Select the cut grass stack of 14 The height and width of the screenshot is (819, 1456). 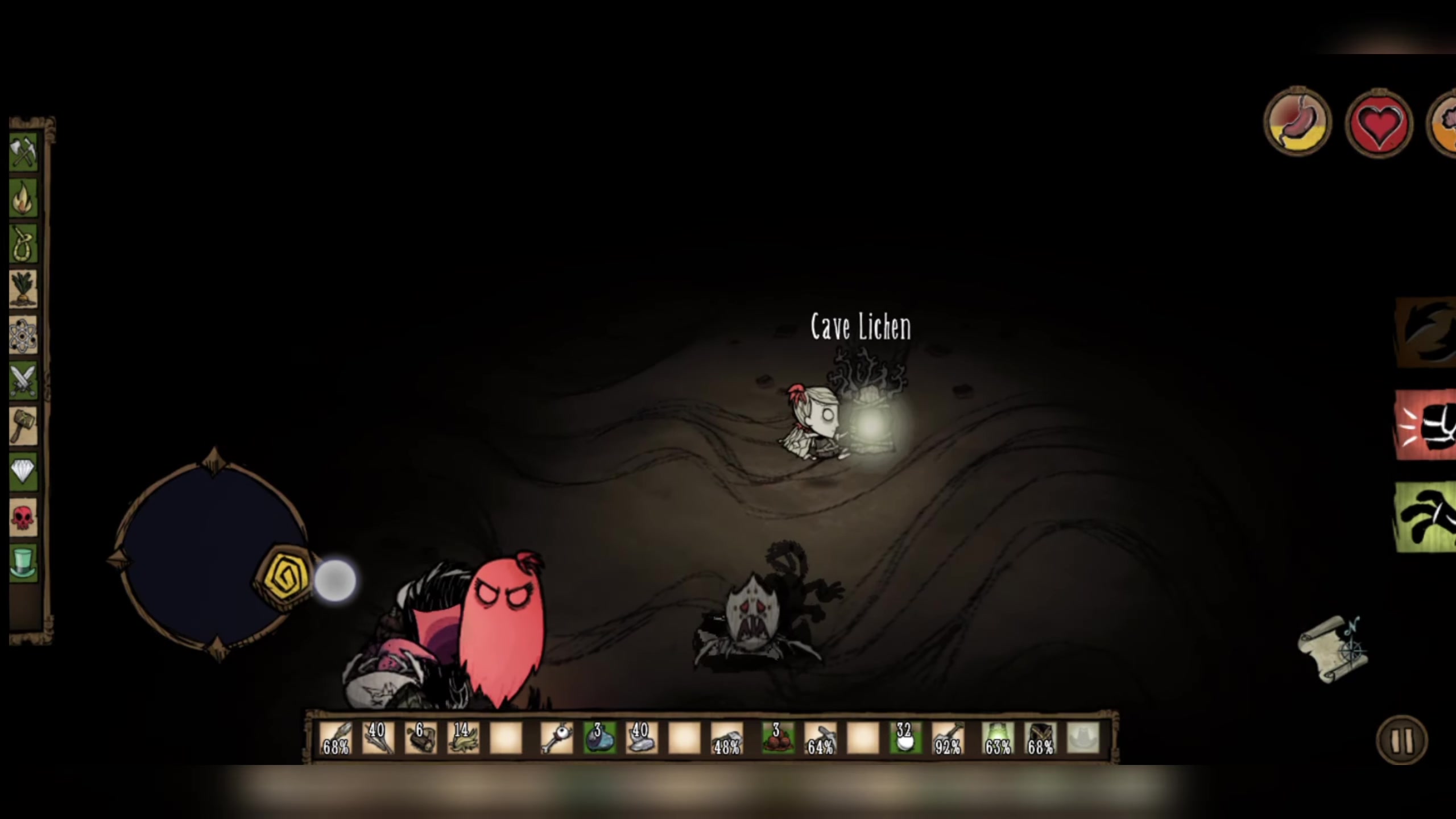[x=463, y=739]
